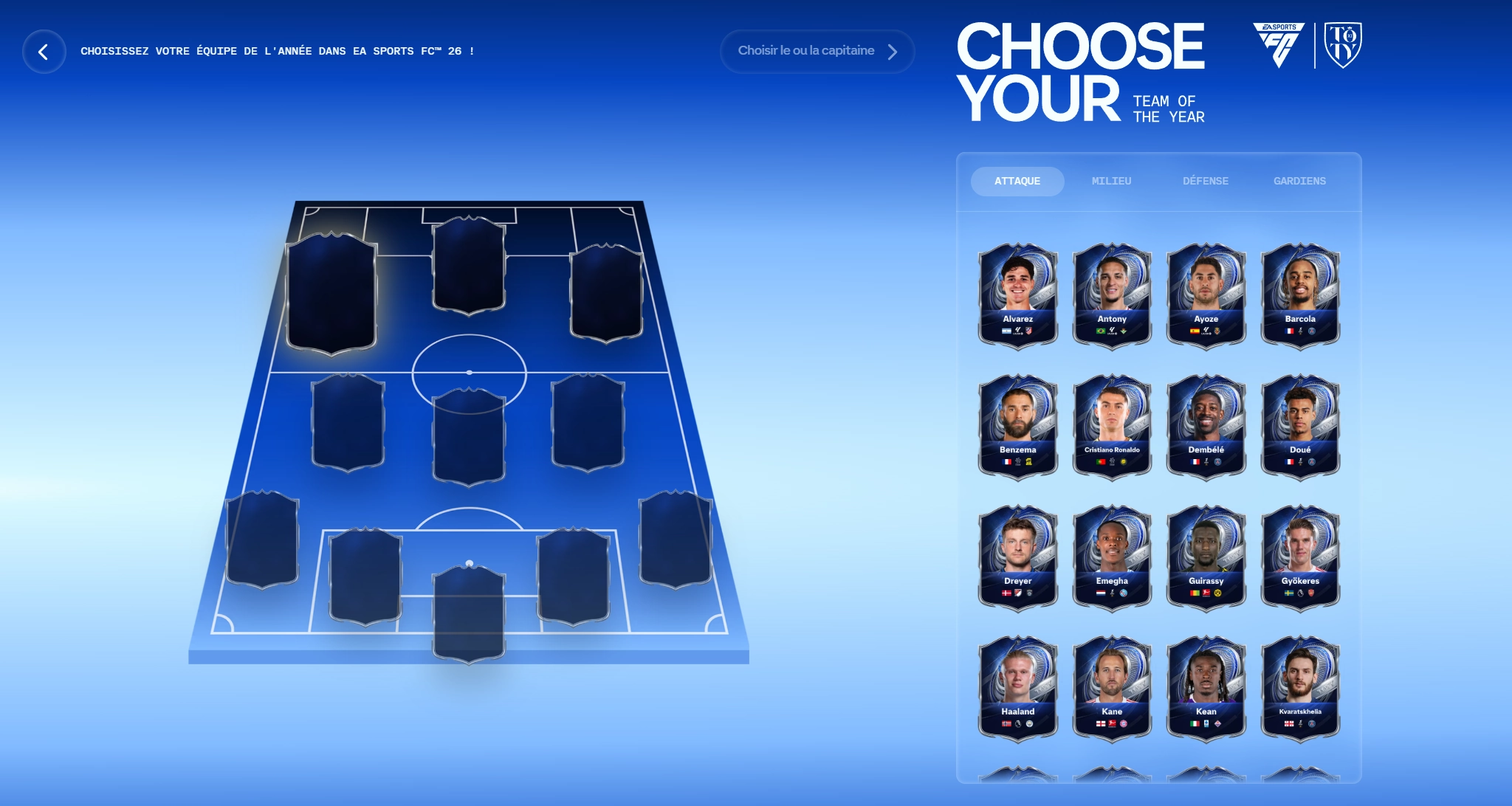Choose the Doué player card
Viewport: 1512px width, 806px height.
click(1300, 425)
